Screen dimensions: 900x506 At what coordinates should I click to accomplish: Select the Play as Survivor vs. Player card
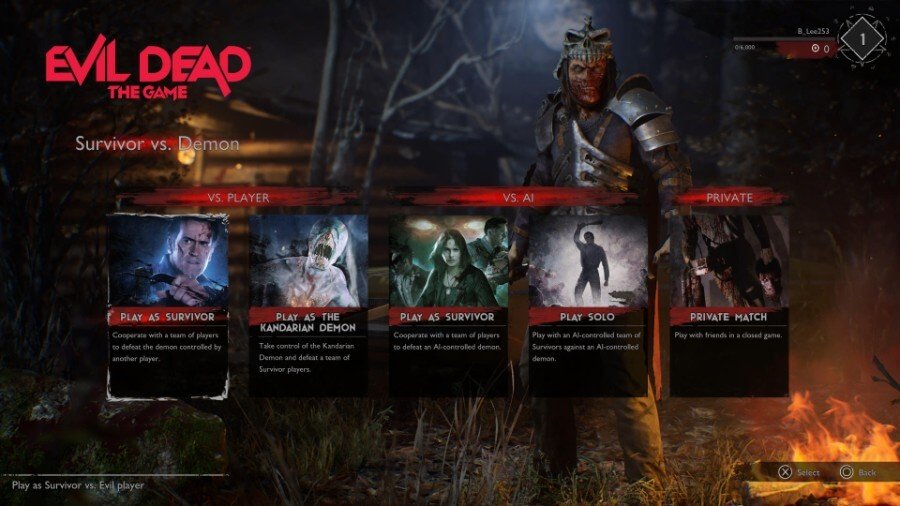[168, 305]
